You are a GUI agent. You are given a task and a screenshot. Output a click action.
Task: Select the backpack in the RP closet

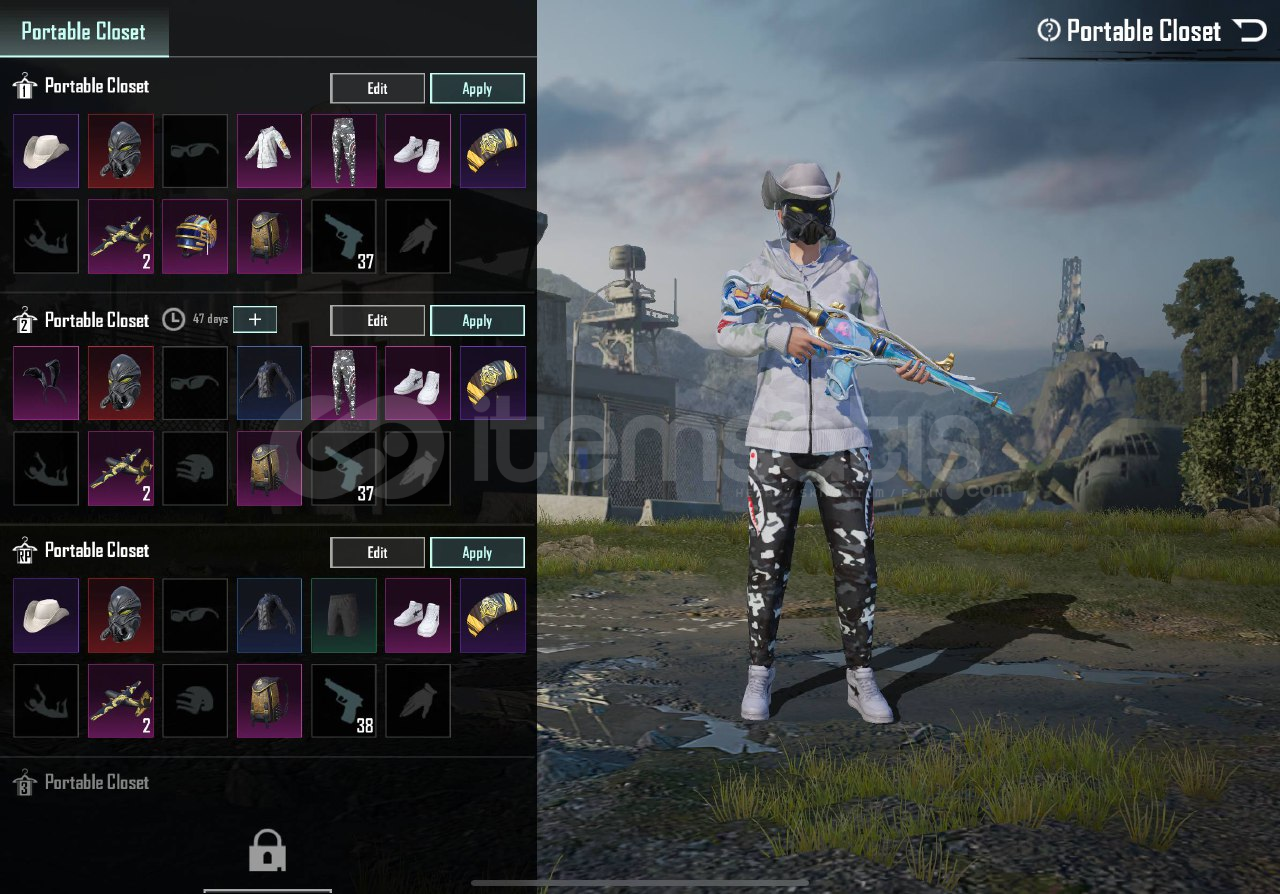pyautogui.click(x=269, y=701)
